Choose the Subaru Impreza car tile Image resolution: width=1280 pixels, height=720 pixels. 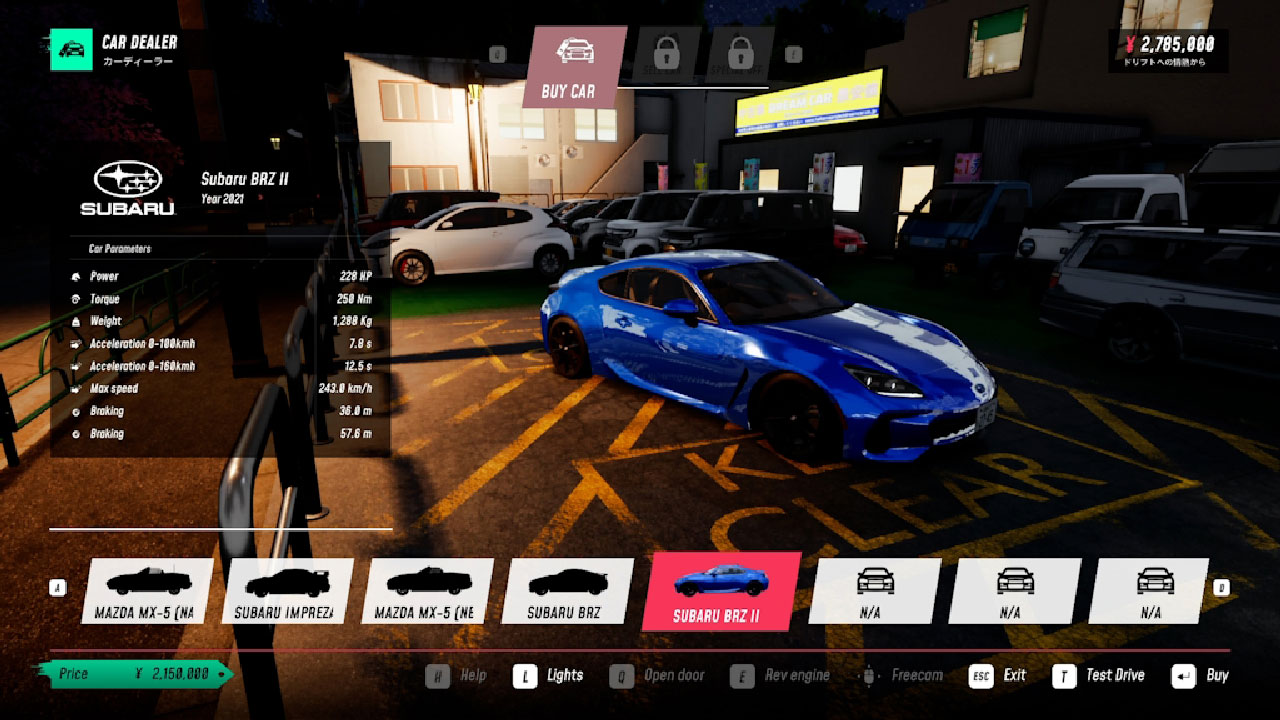point(288,590)
